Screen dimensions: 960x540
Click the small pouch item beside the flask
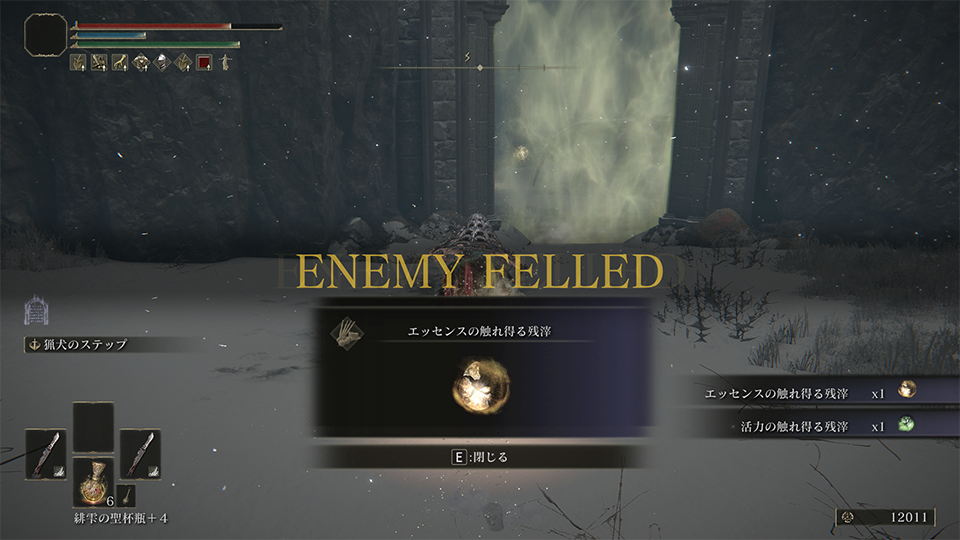coord(128,494)
